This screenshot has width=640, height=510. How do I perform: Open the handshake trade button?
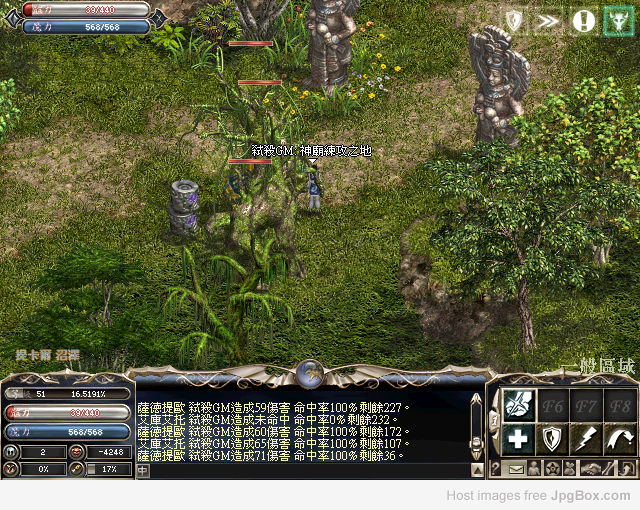[x=591, y=468]
